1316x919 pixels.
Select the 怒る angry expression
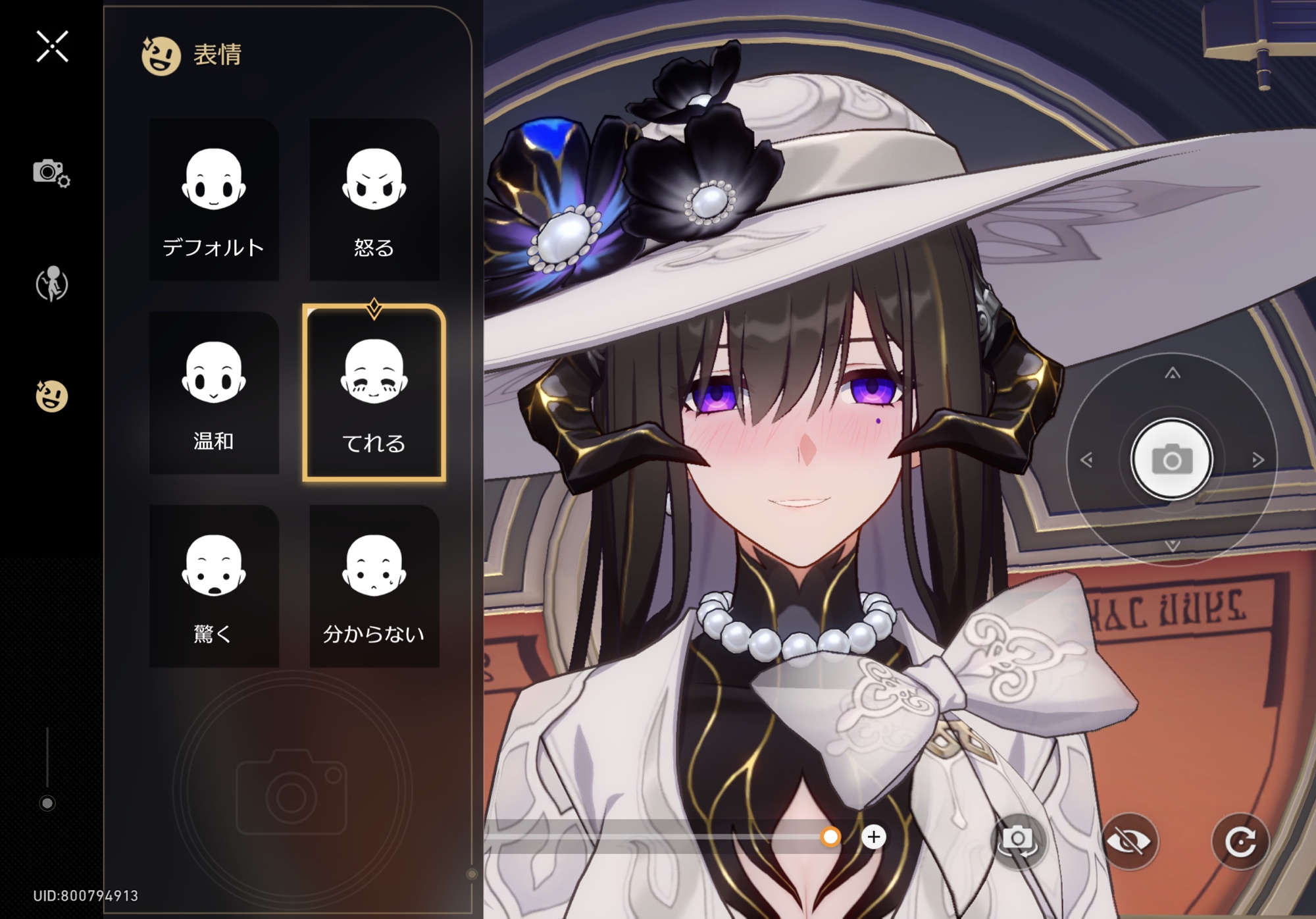(x=374, y=199)
